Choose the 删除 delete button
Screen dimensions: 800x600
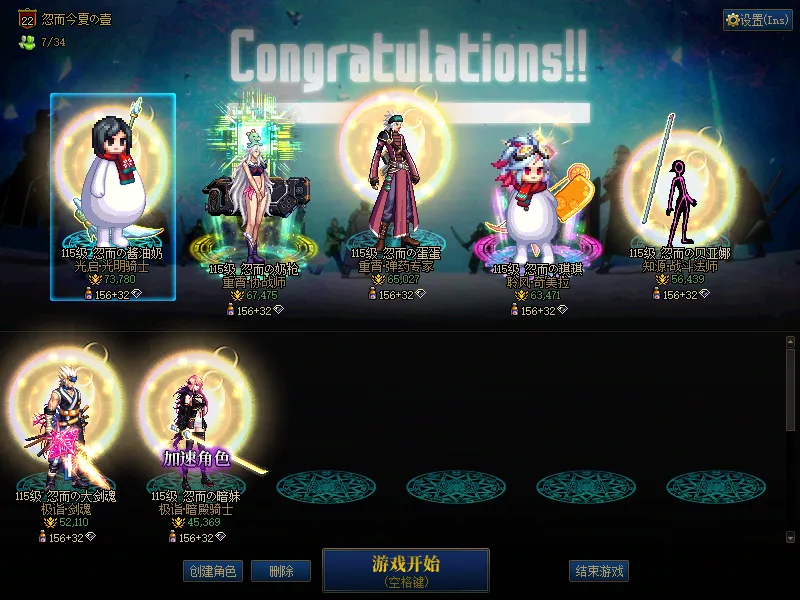(x=281, y=572)
